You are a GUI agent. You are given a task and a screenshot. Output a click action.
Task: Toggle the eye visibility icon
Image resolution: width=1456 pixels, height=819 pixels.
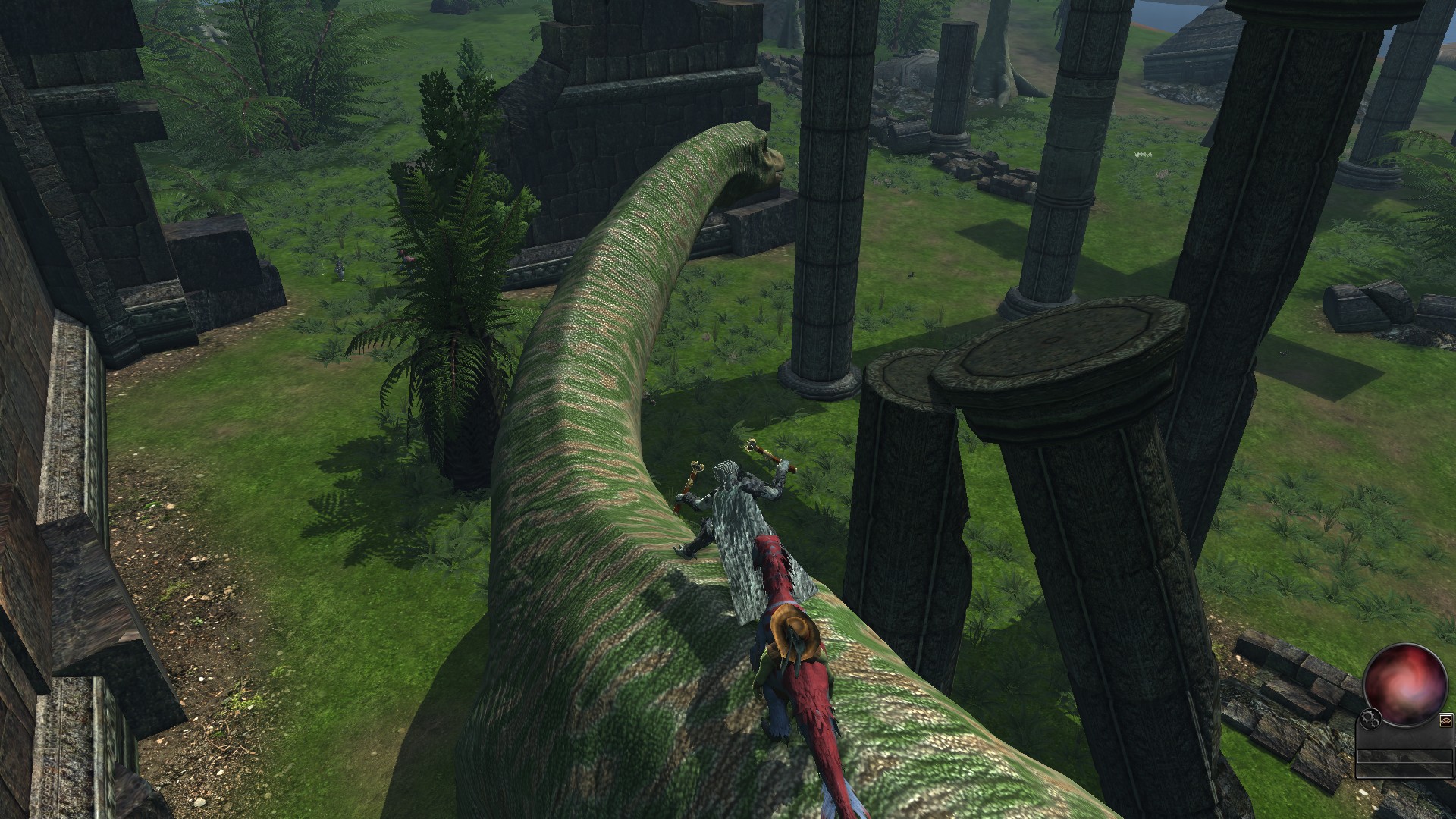pyautogui.click(x=1445, y=720)
